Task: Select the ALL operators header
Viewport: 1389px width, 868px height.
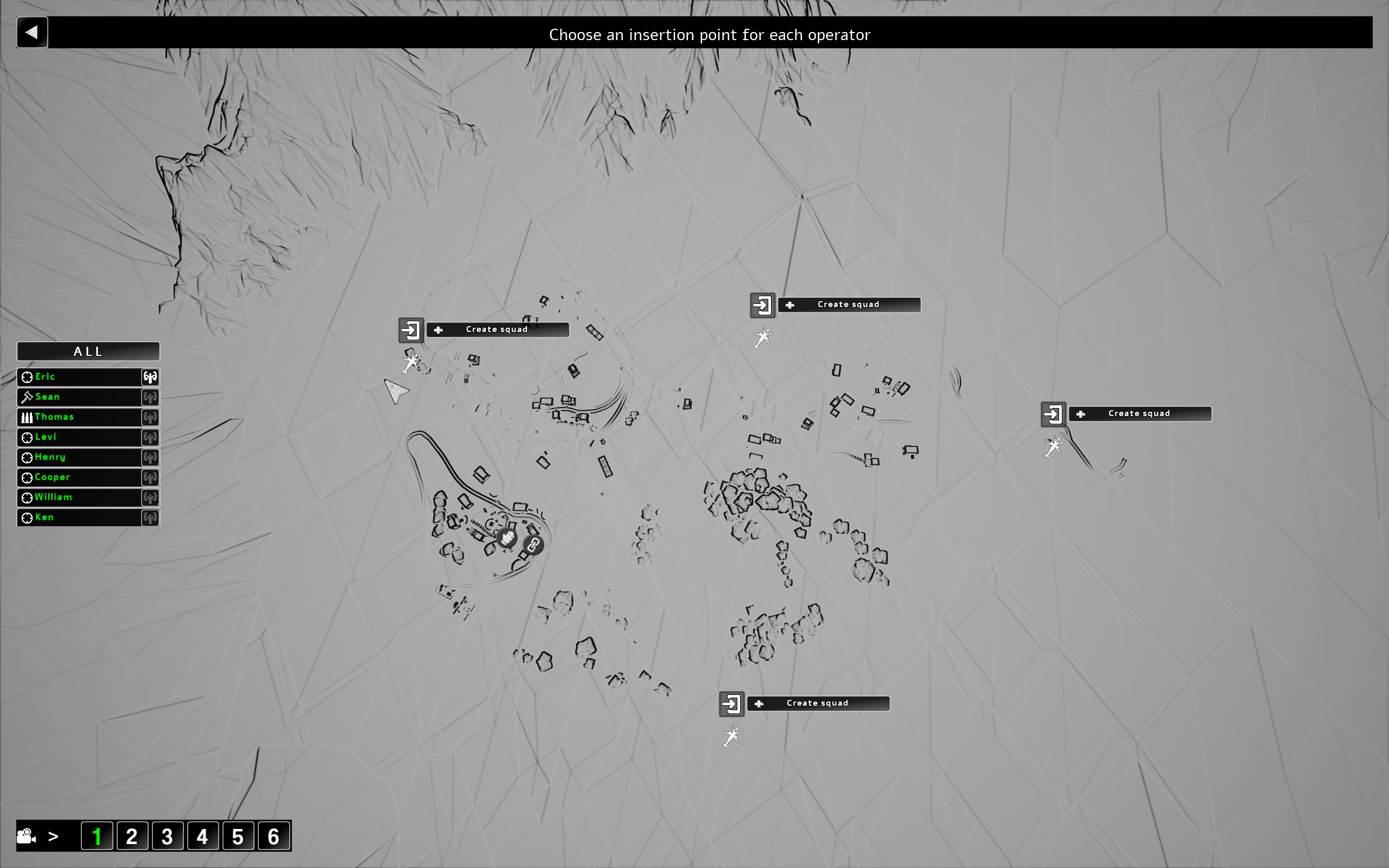Action: coord(88,352)
